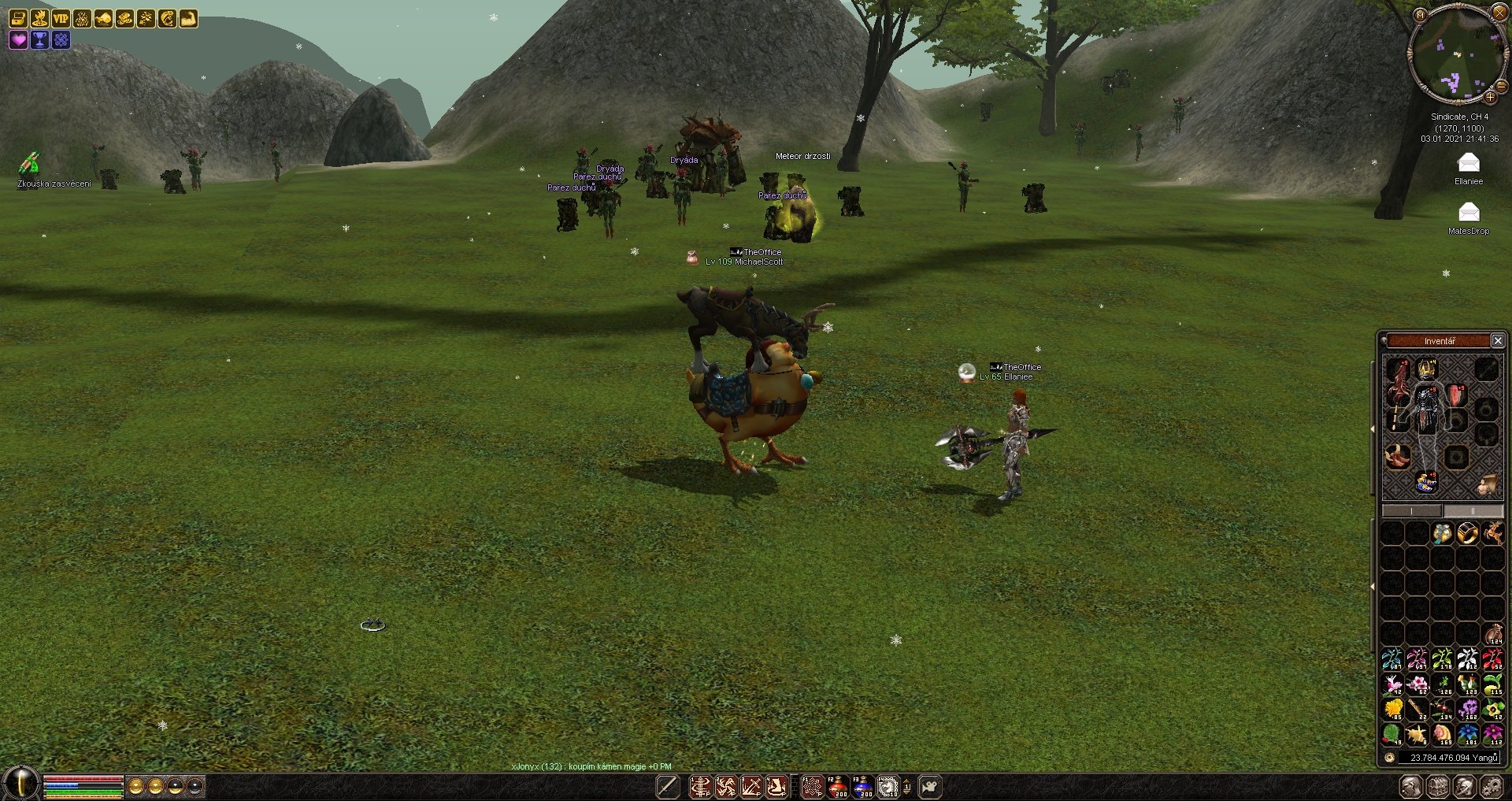Use the red potion in F2 slot
The width and height of the screenshot is (1512, 801).
tap(838, 786)
